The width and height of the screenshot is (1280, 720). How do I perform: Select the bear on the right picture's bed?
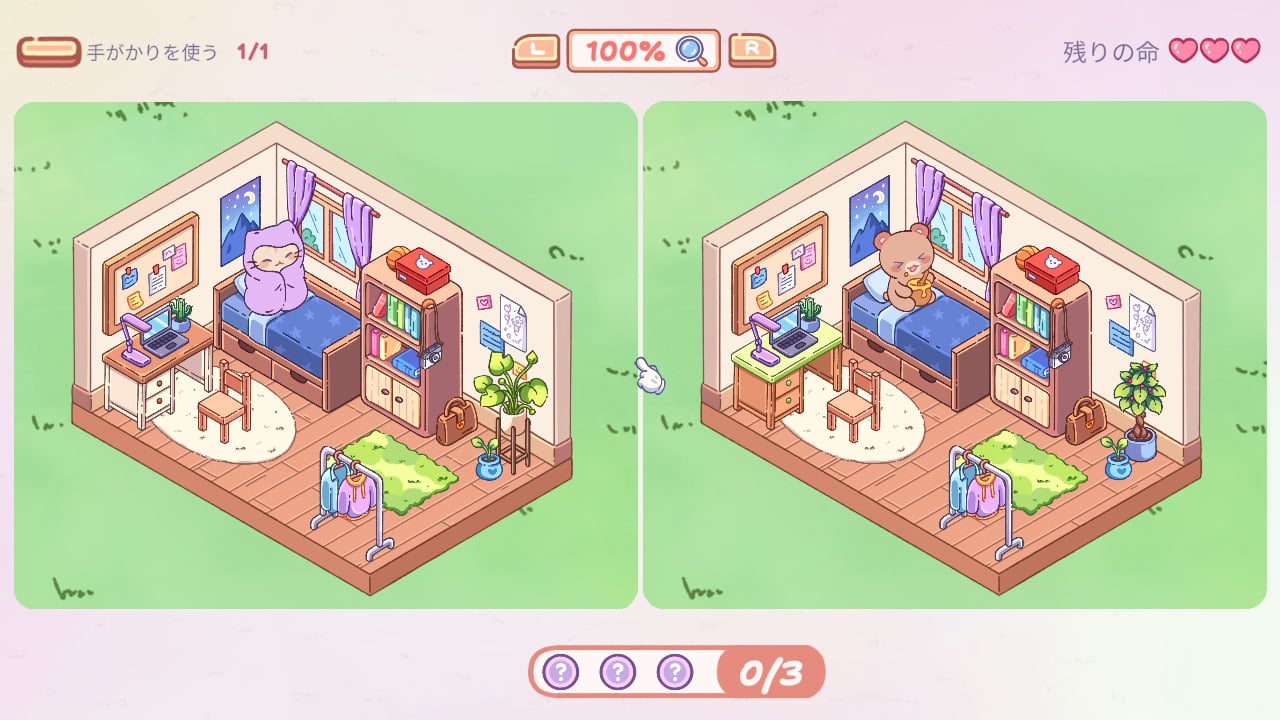[x=906, y=265]
